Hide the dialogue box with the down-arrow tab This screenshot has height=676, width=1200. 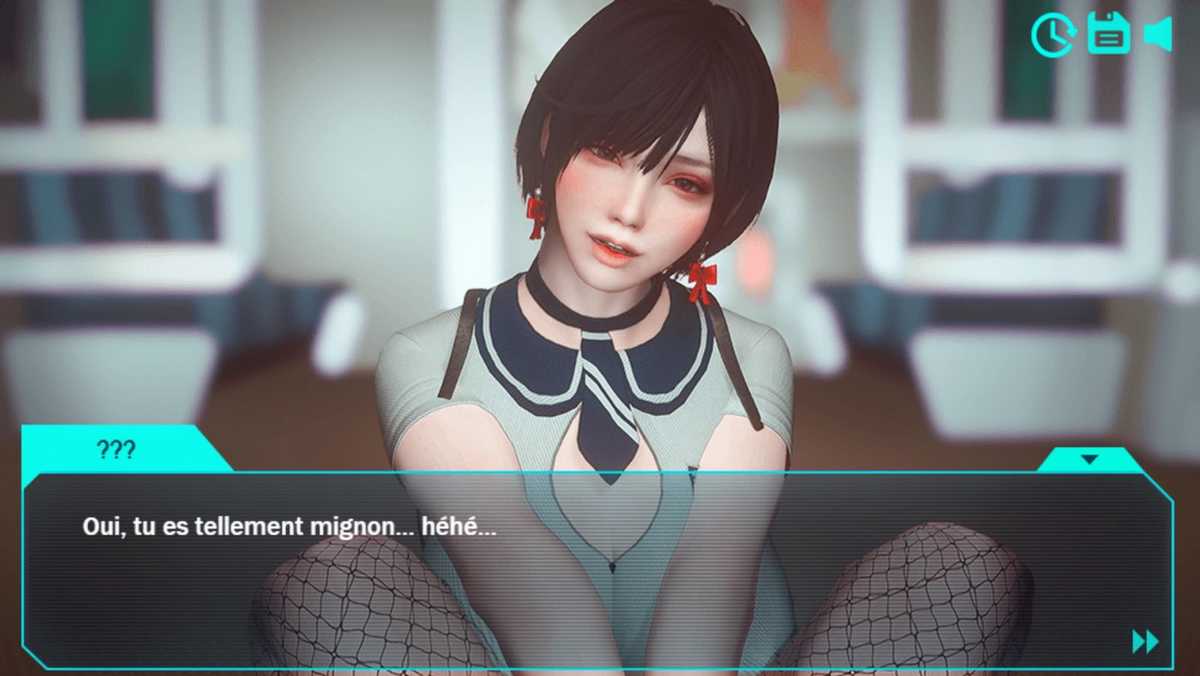point(1090,460)
